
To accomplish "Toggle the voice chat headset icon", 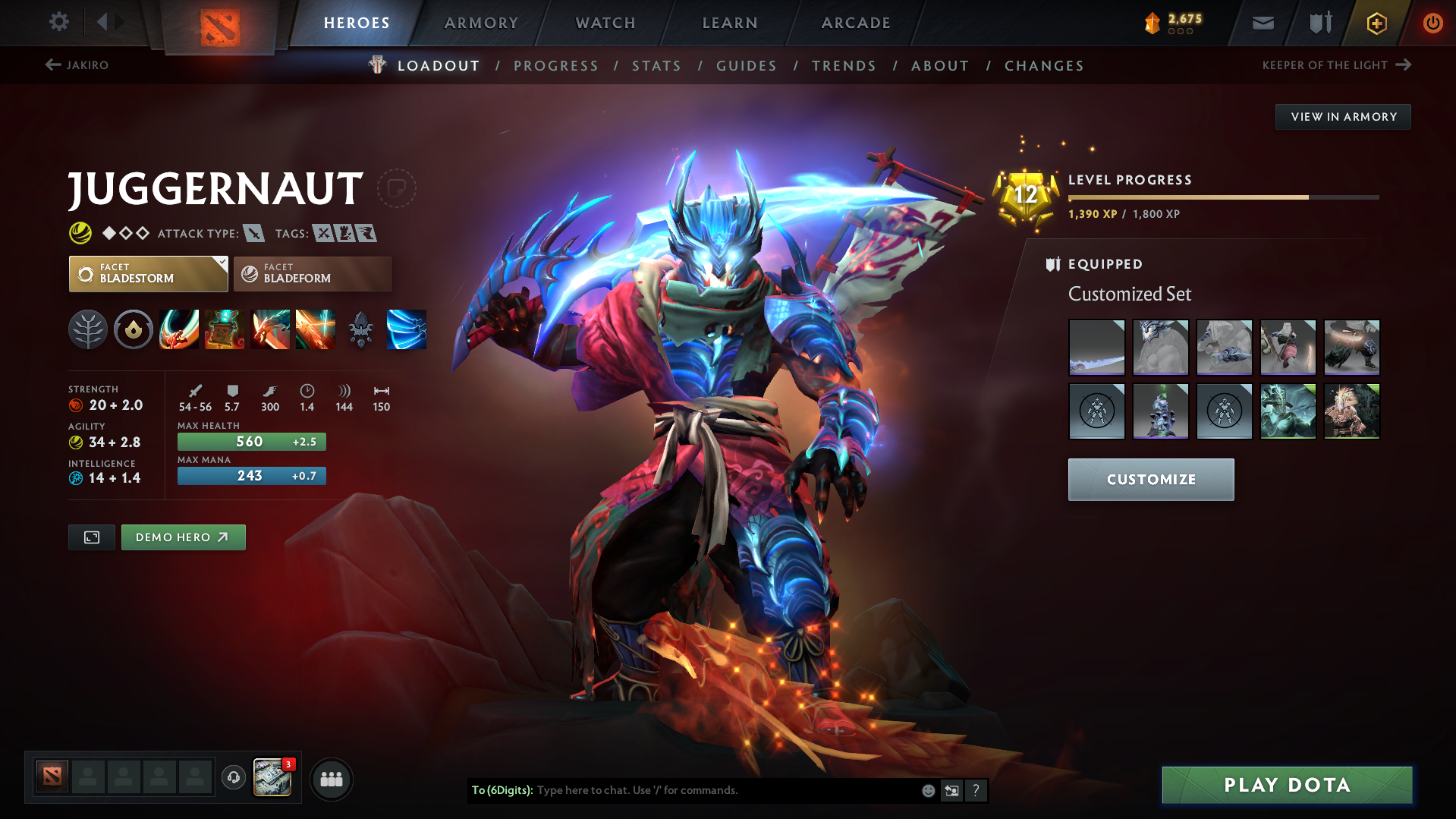I will click(x=233, y=779).
